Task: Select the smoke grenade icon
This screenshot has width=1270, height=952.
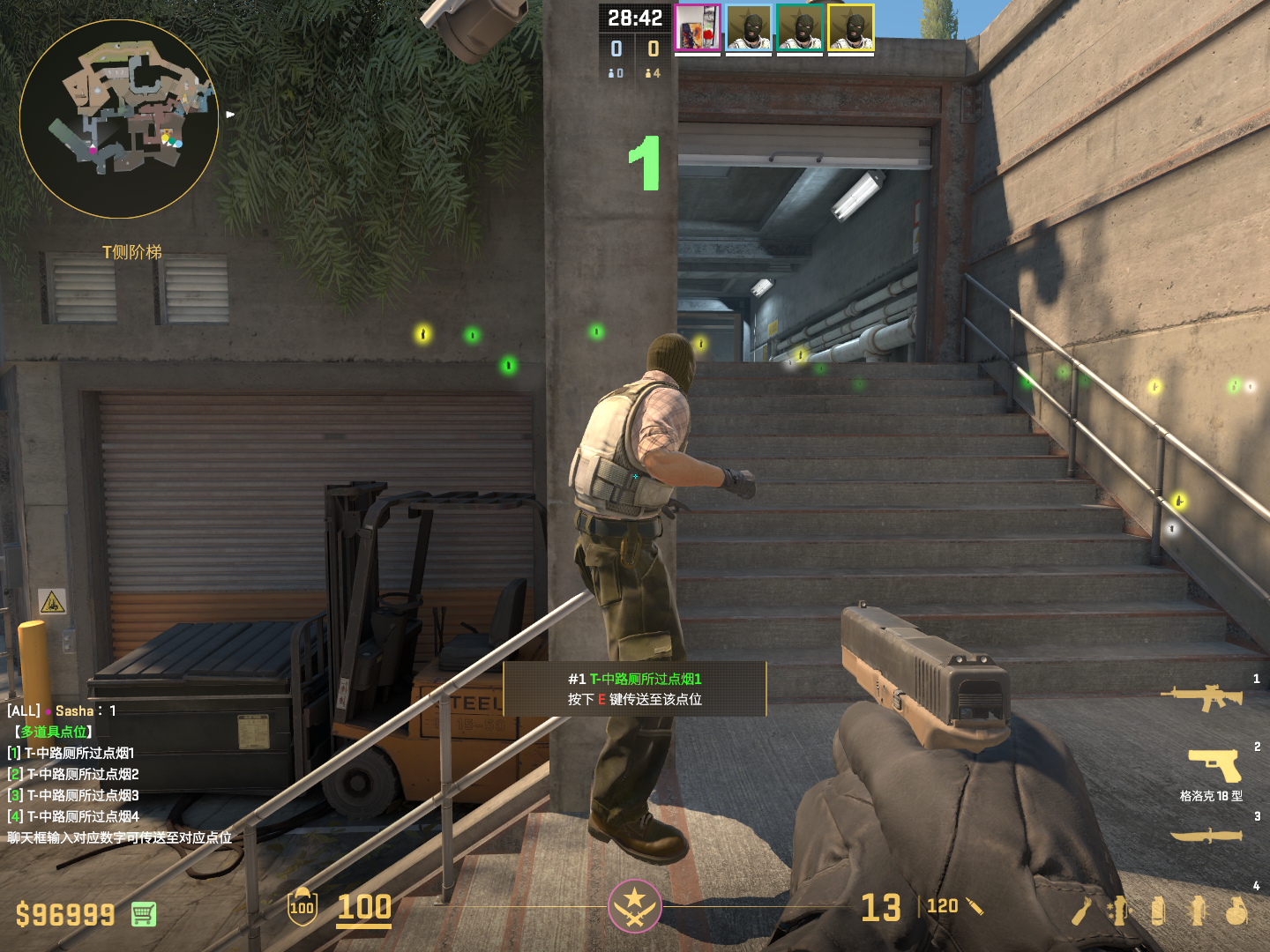Action: point(1158,911)
